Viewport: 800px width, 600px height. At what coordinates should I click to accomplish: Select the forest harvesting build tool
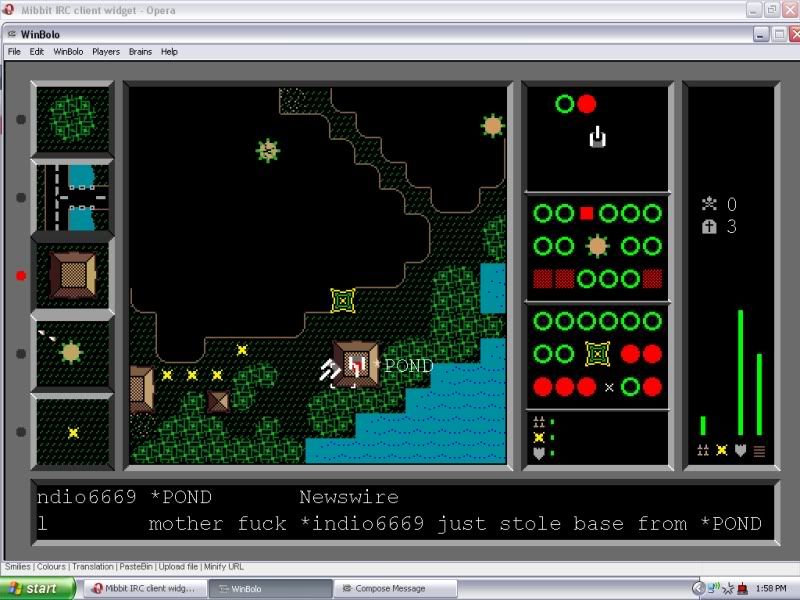pos(73,120)
